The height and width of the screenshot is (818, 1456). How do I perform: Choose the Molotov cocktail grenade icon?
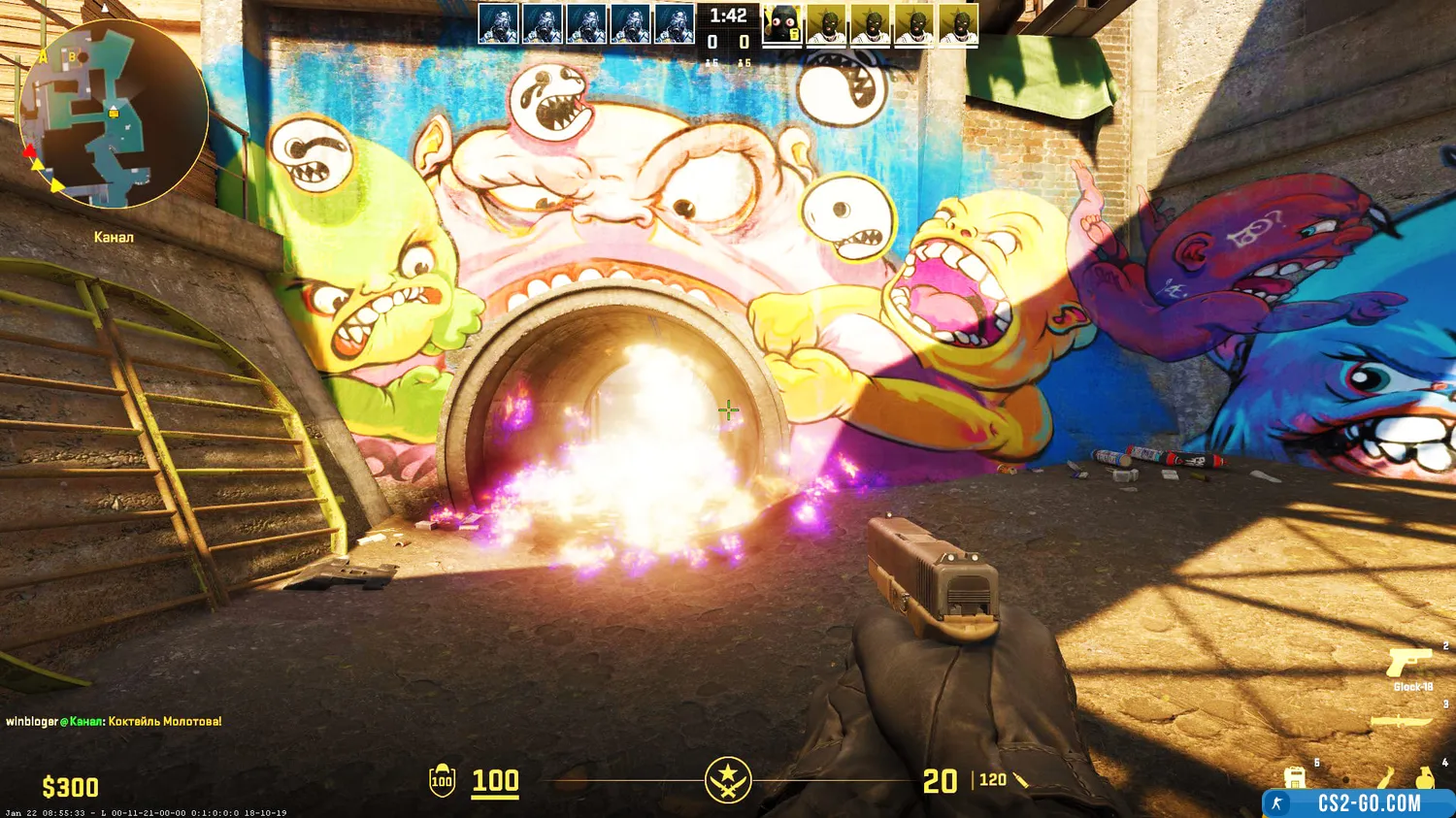[1385, 777]
